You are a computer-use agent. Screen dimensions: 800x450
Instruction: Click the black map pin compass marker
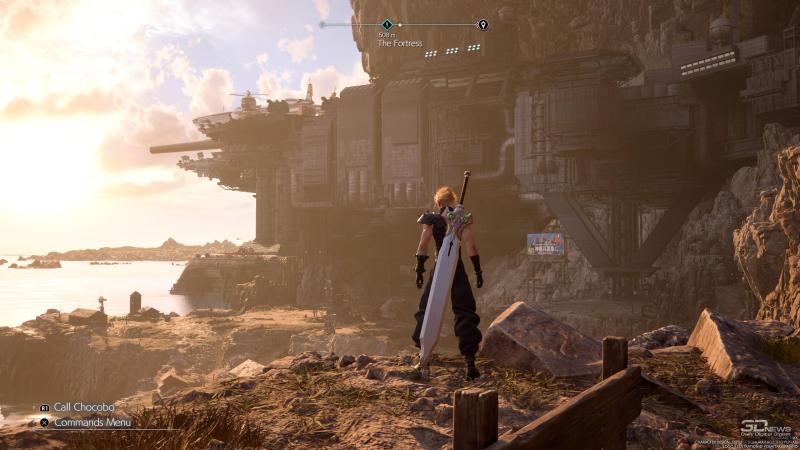tap(483, 24)
